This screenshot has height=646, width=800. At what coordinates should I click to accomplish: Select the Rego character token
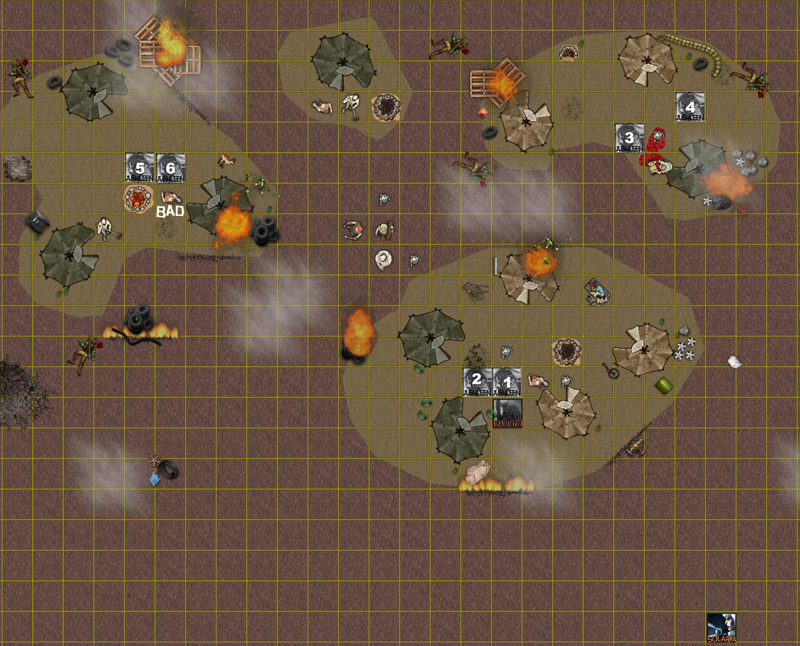pos(508,413)
